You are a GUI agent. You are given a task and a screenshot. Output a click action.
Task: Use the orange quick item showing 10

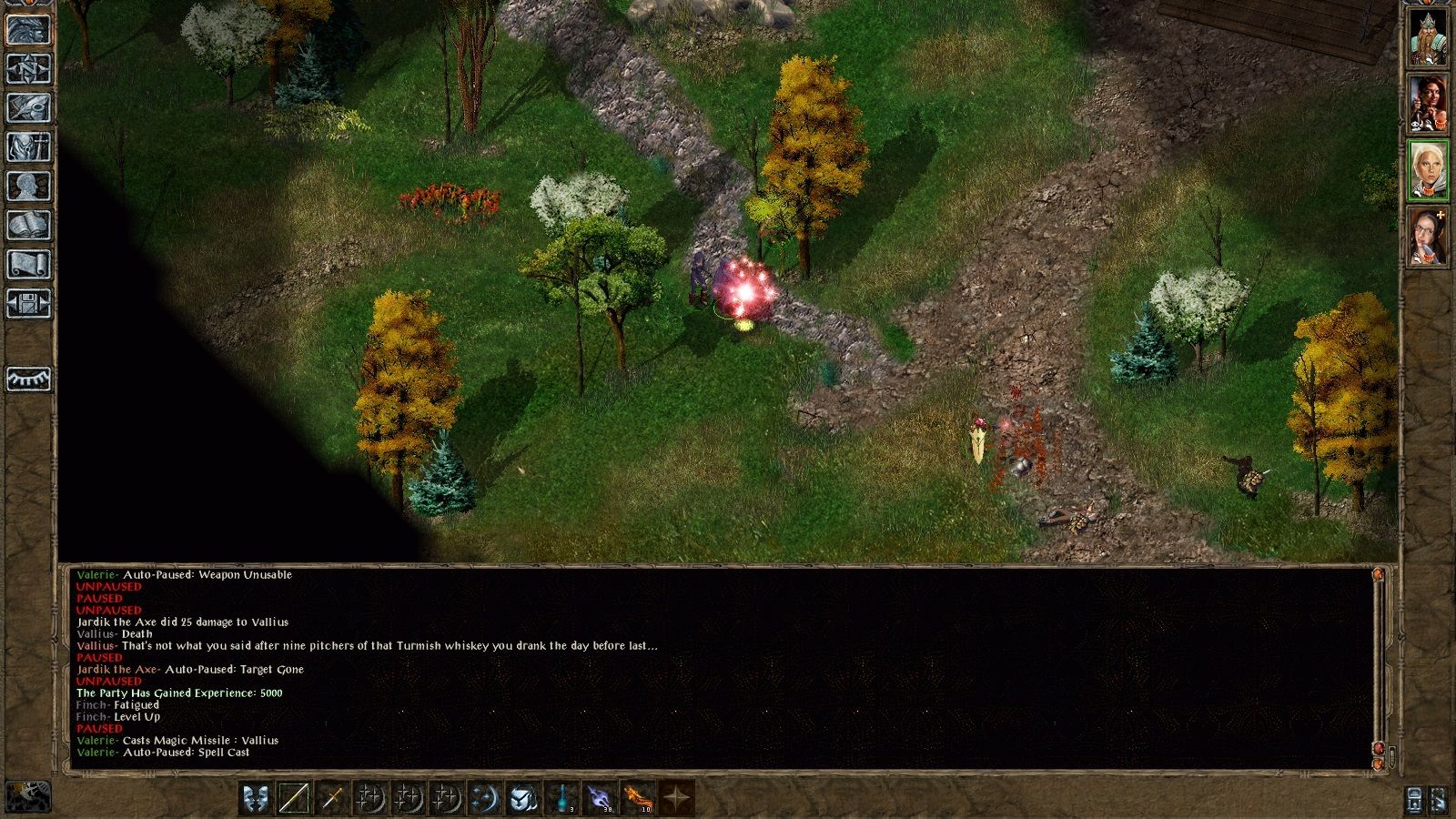638,799
